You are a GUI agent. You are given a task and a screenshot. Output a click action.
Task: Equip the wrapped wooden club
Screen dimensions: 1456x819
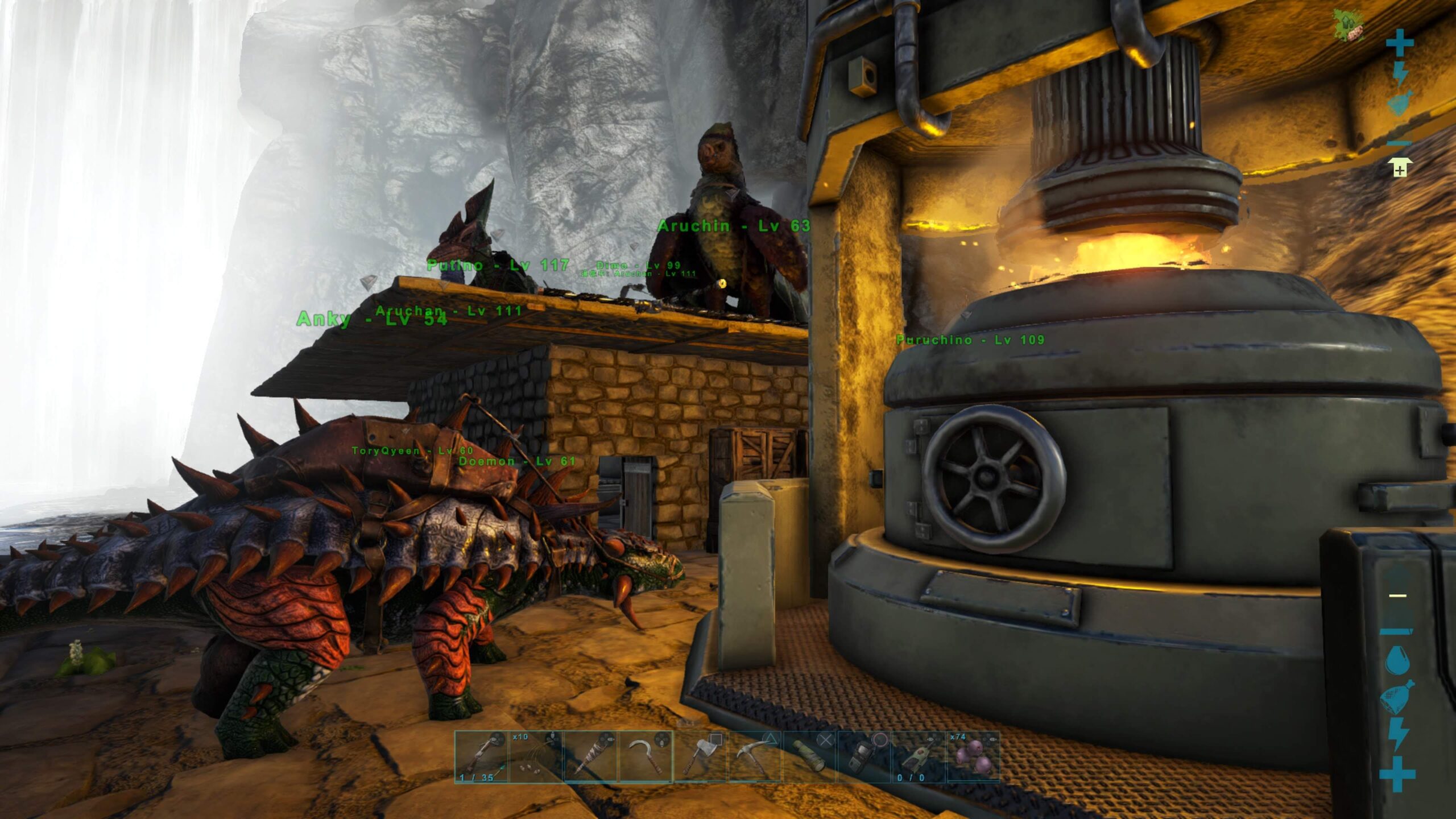(590, 756)
